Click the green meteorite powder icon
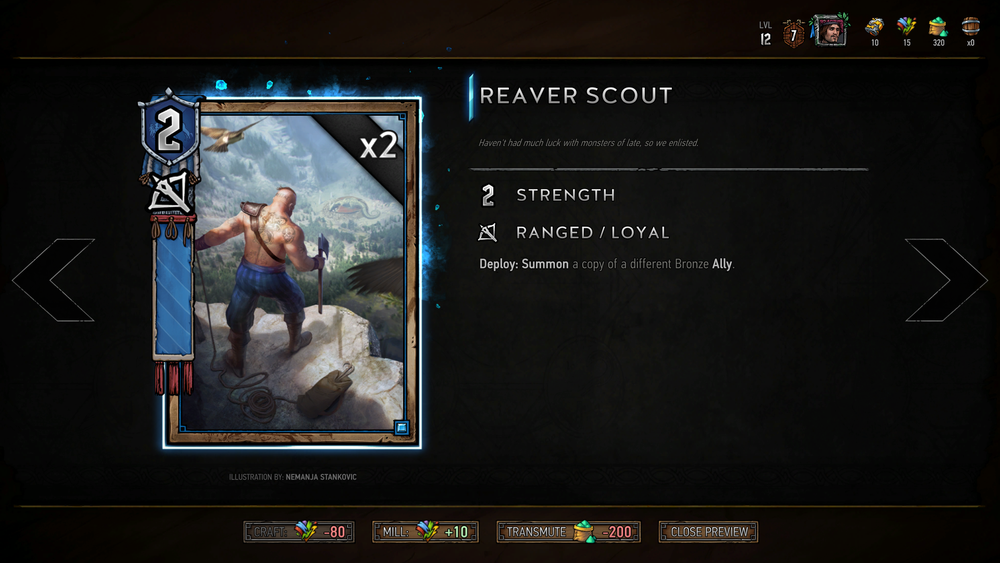 coord(938,27)
